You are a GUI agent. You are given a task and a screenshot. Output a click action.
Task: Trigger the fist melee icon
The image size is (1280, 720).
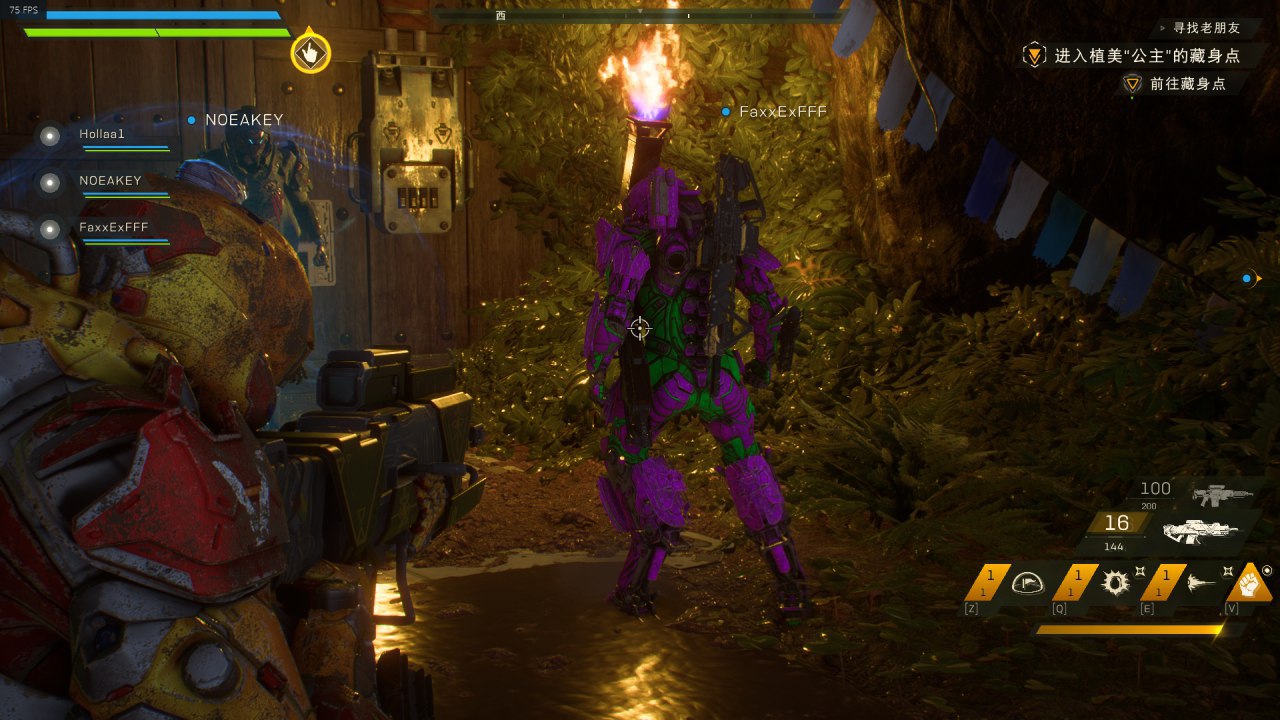[x=1250, y=582]
